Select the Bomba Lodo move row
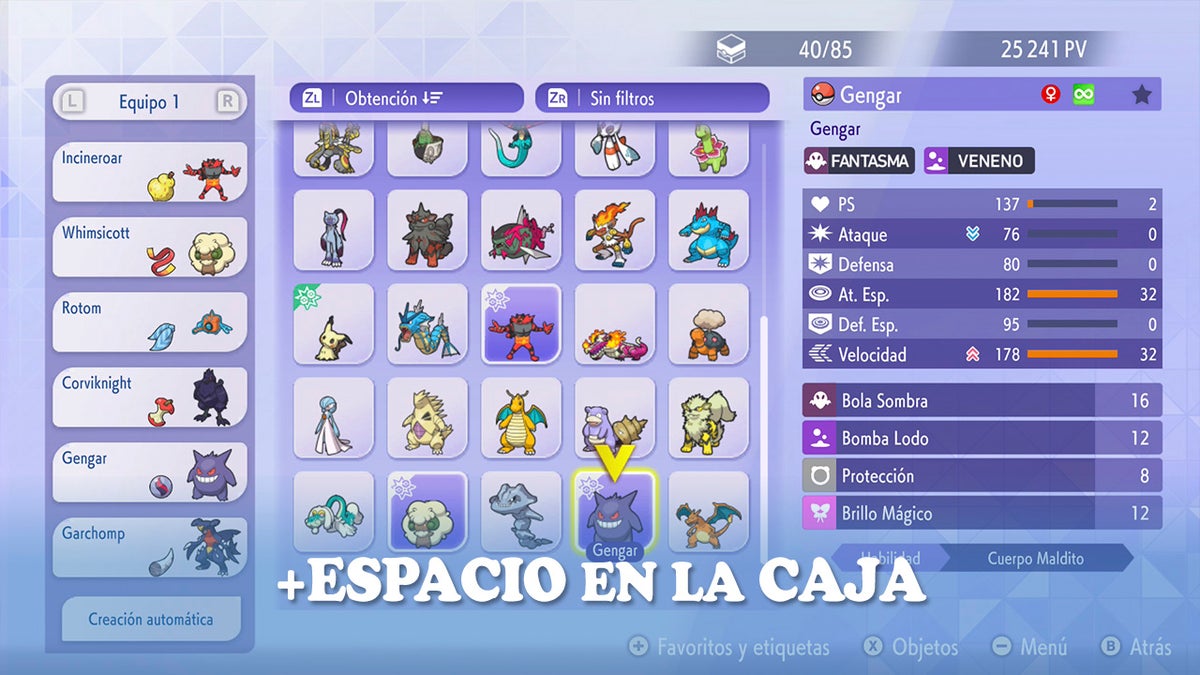This screenshot has height=675, width=1200. click(982, 438)
